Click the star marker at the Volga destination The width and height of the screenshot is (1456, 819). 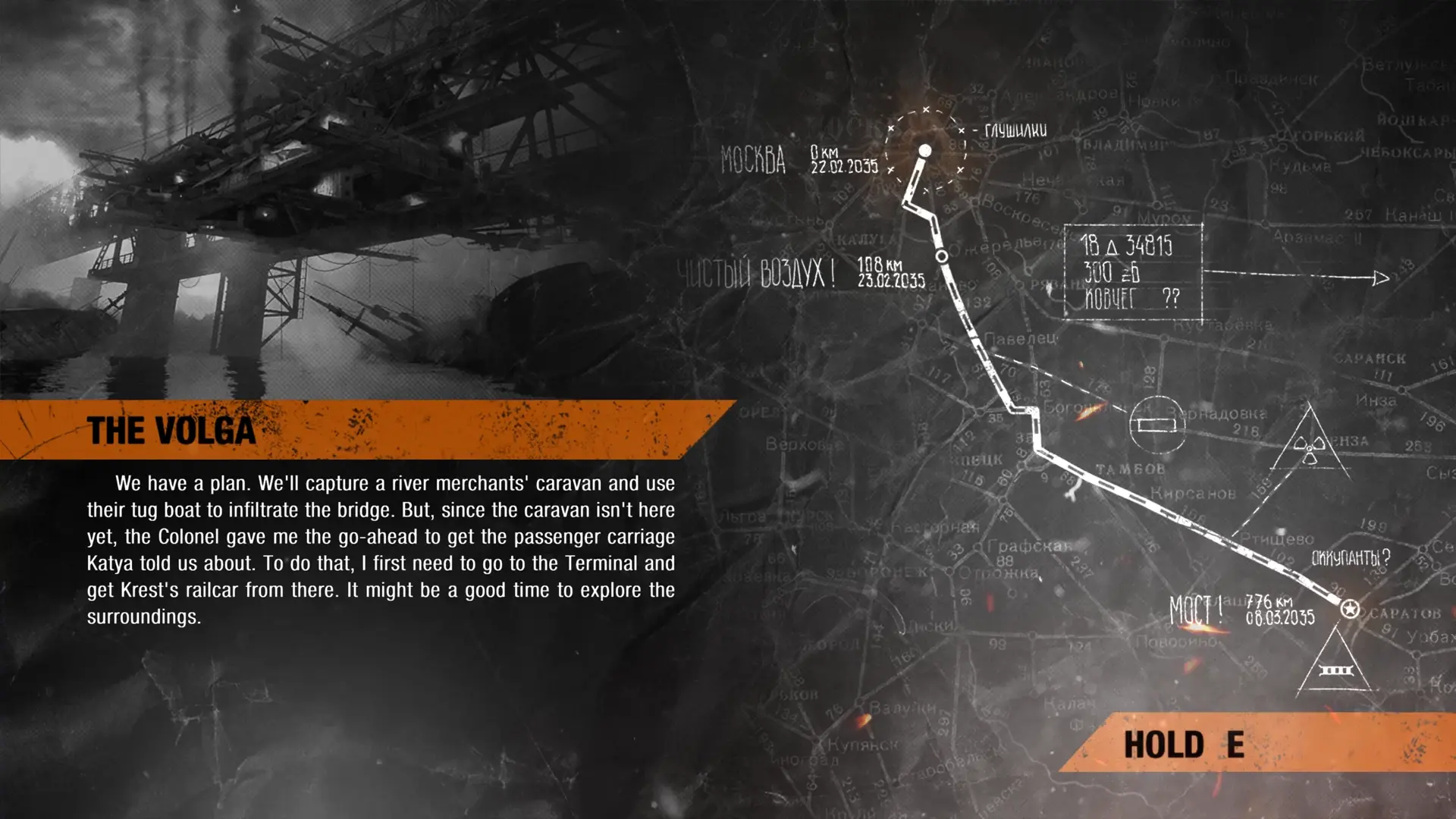pyautogui.click(x=1349, y=608)
